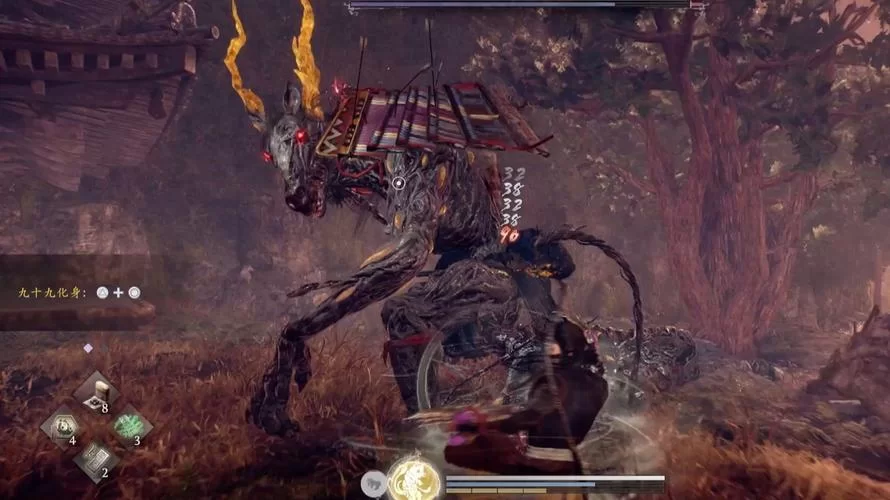This screenshot has height=500, width=890.
Task: Use the left quick-item slot showing 4
Action: [x=62, y=425]
